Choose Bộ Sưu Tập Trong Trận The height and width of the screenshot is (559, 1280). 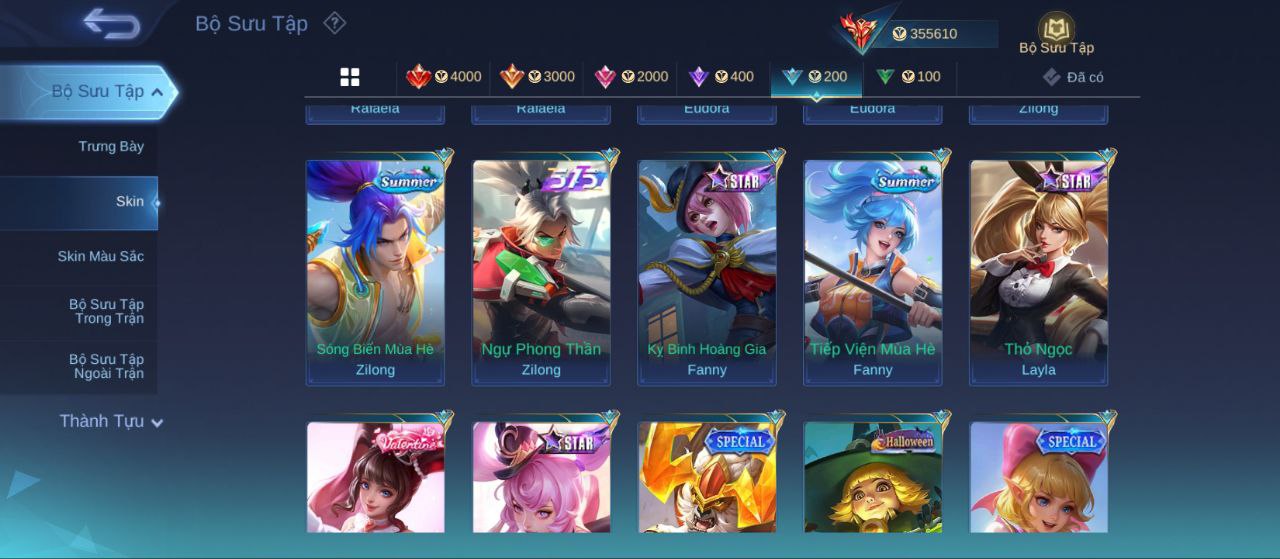pyautogui.click(x=106, y=312)
